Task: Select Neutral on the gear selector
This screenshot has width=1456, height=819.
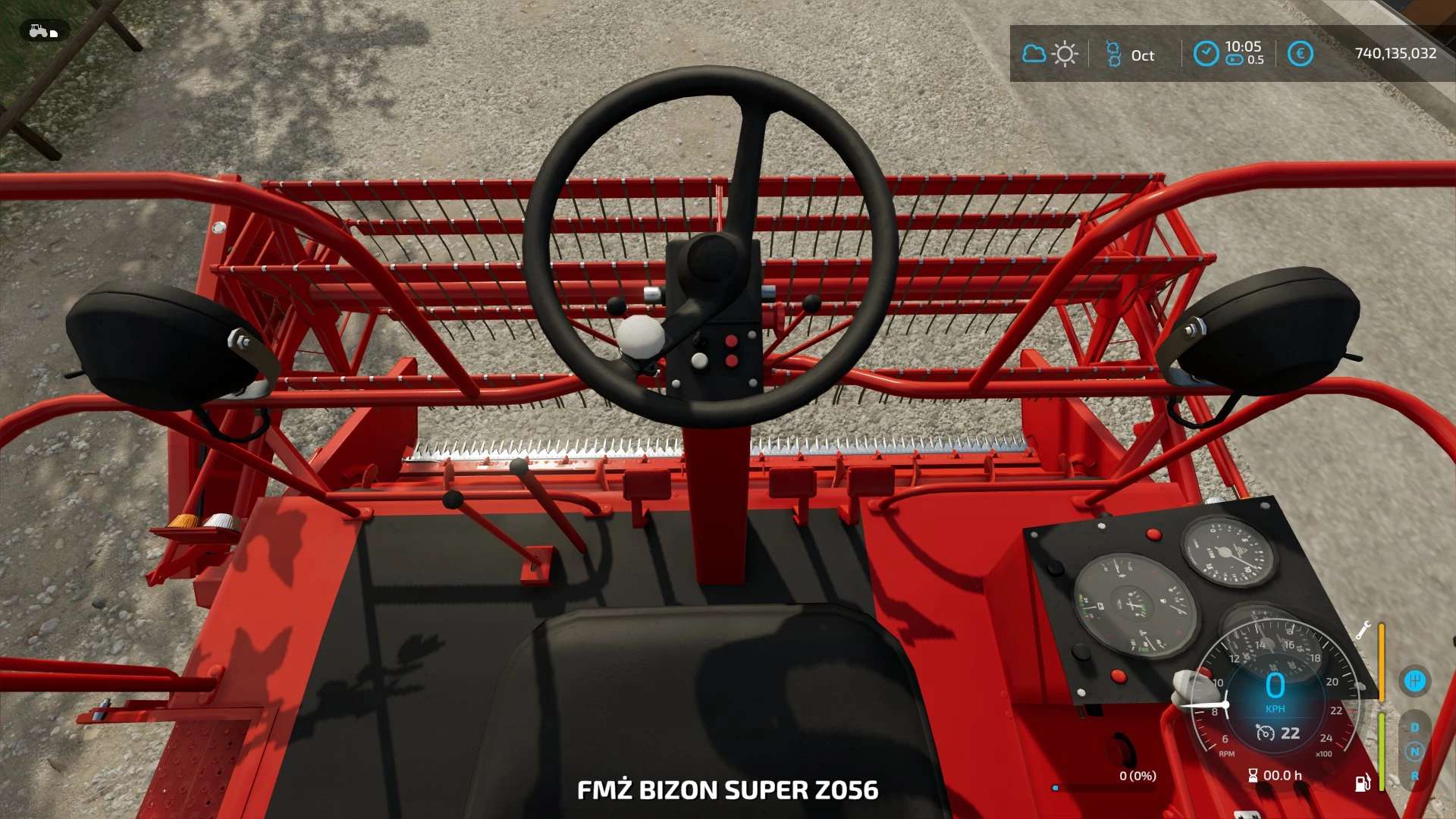Action: (x=1414, y=752)
